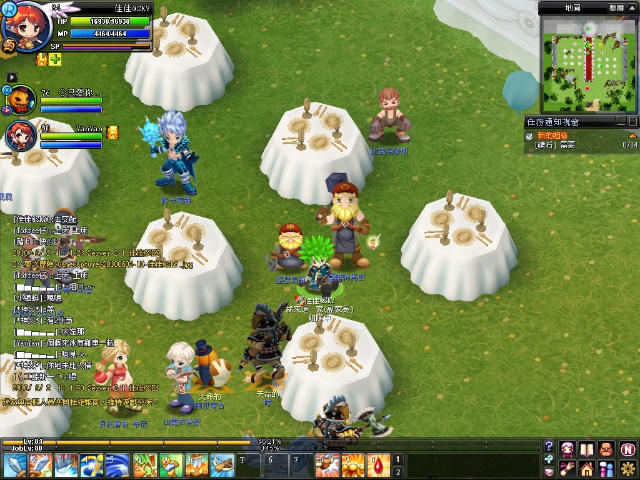Open the minimap
Image resolution: width=640 pixels, height=480 pixels.
[x=589, y=67]
